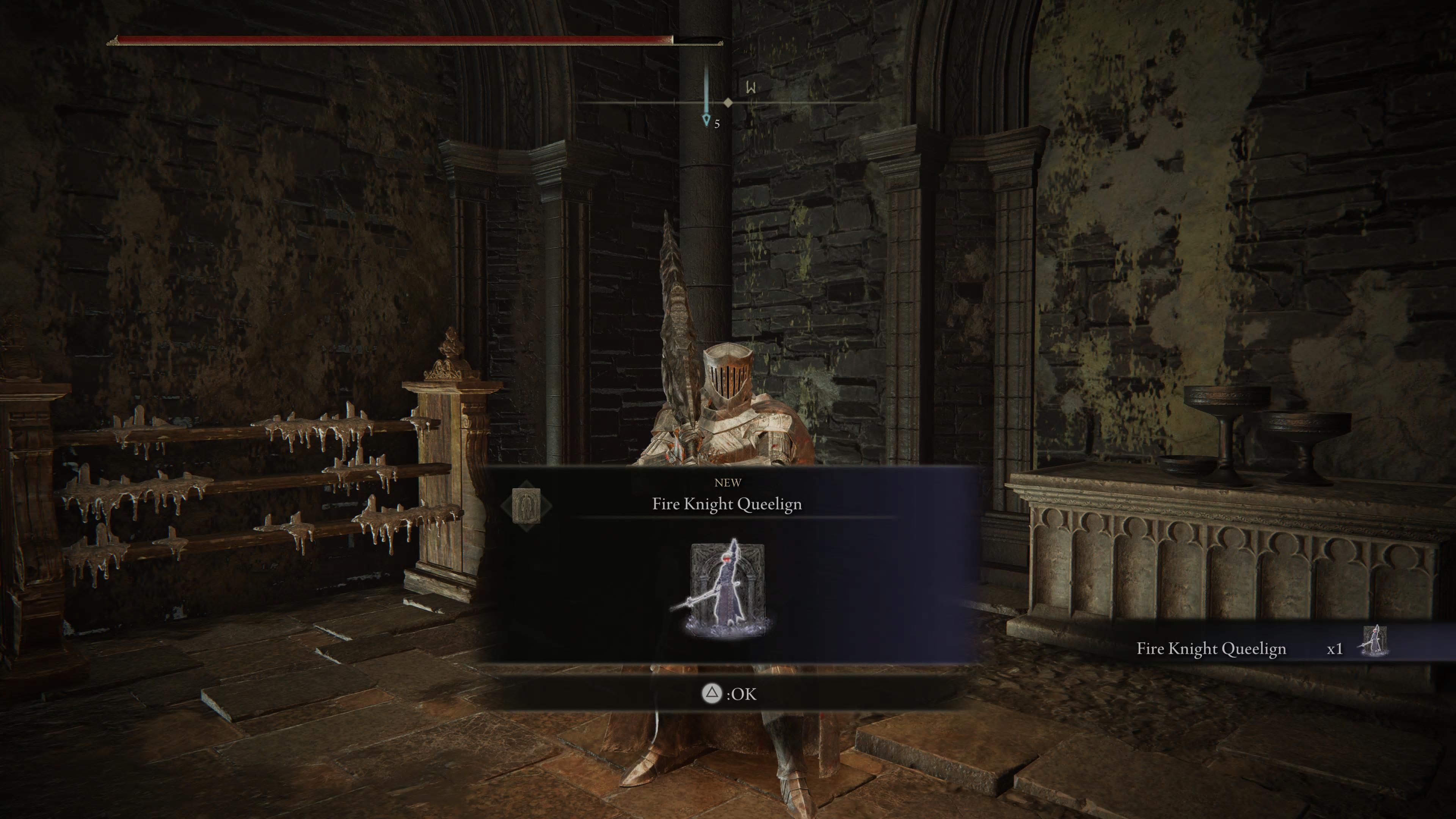
Task: Click the diamond waypoint marker on the compass line
Action: [x=728, y=102]
